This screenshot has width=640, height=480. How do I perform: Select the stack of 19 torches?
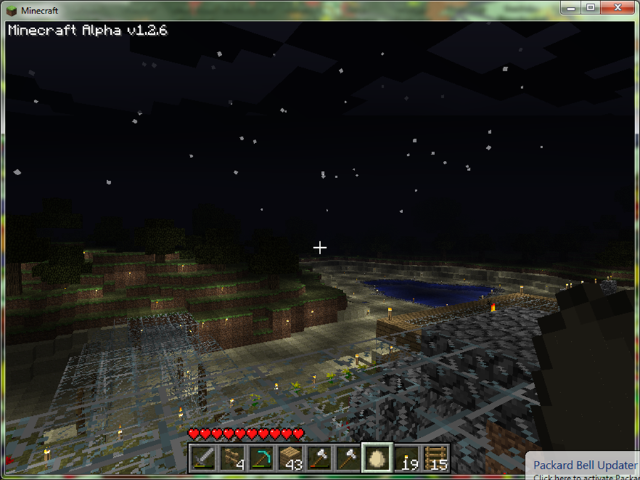point(406,458)
